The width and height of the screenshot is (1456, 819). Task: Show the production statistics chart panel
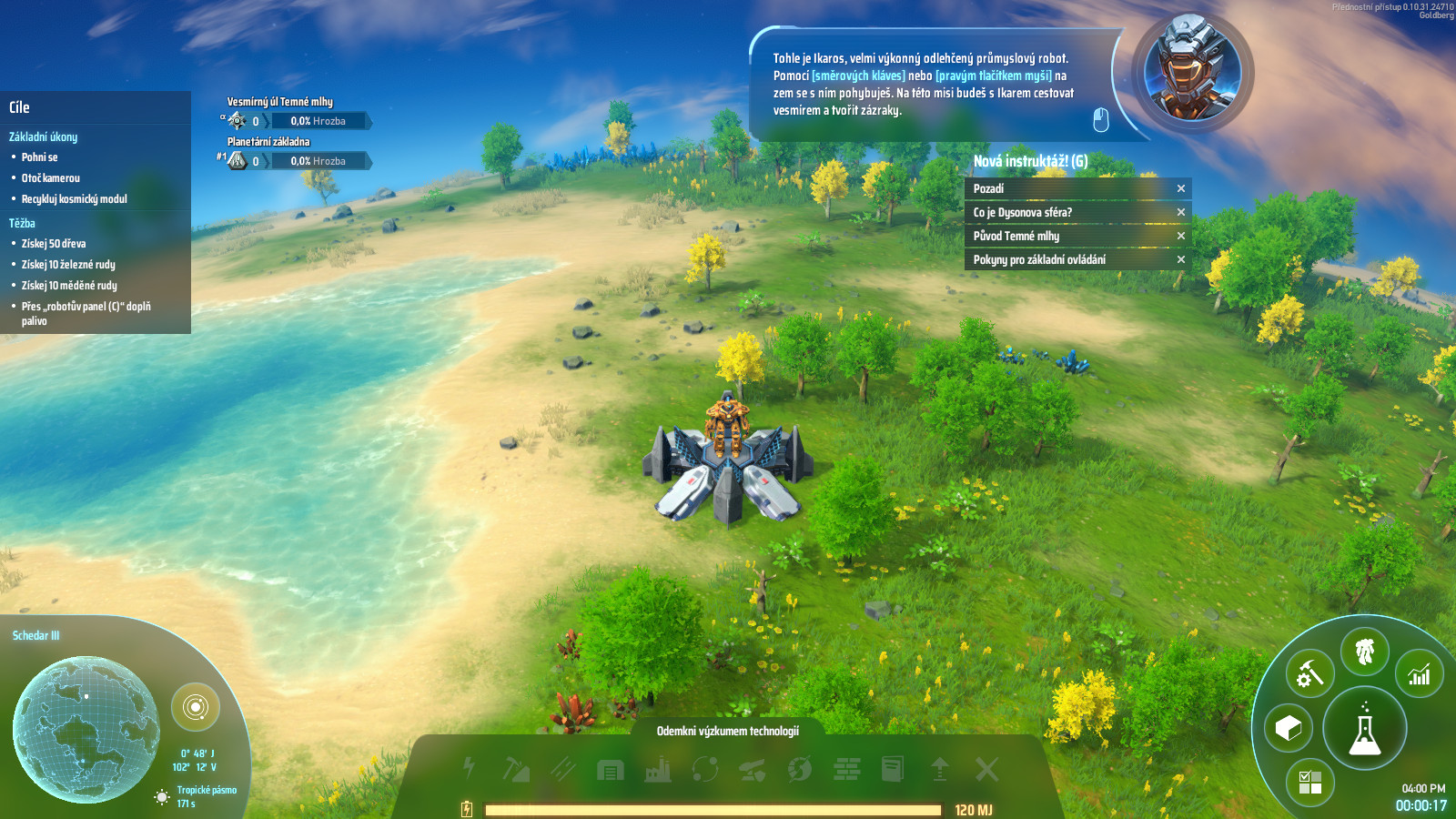point(1419,674)
